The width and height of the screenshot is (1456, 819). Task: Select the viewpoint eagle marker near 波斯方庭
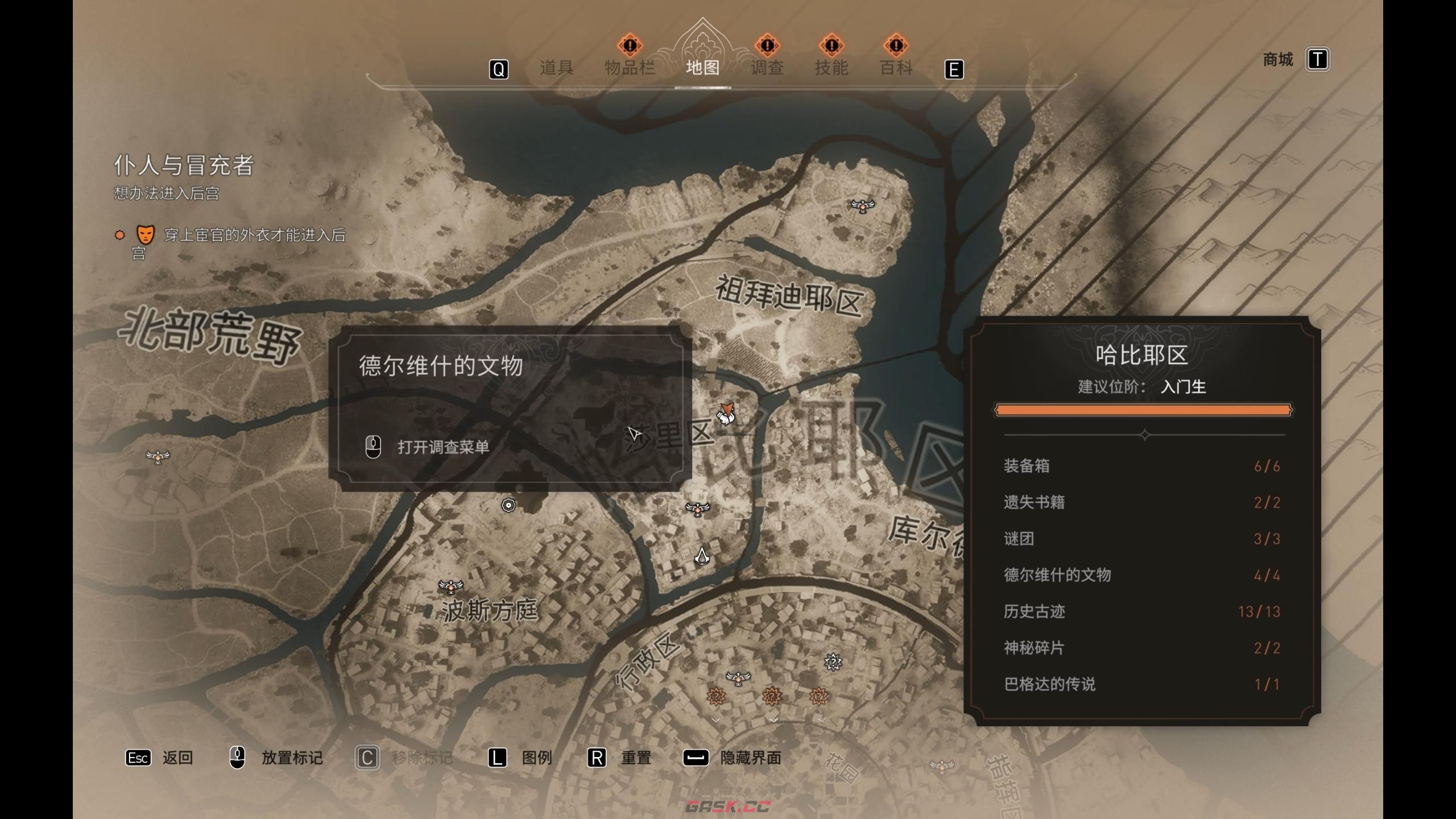click(x=450, y=585)
